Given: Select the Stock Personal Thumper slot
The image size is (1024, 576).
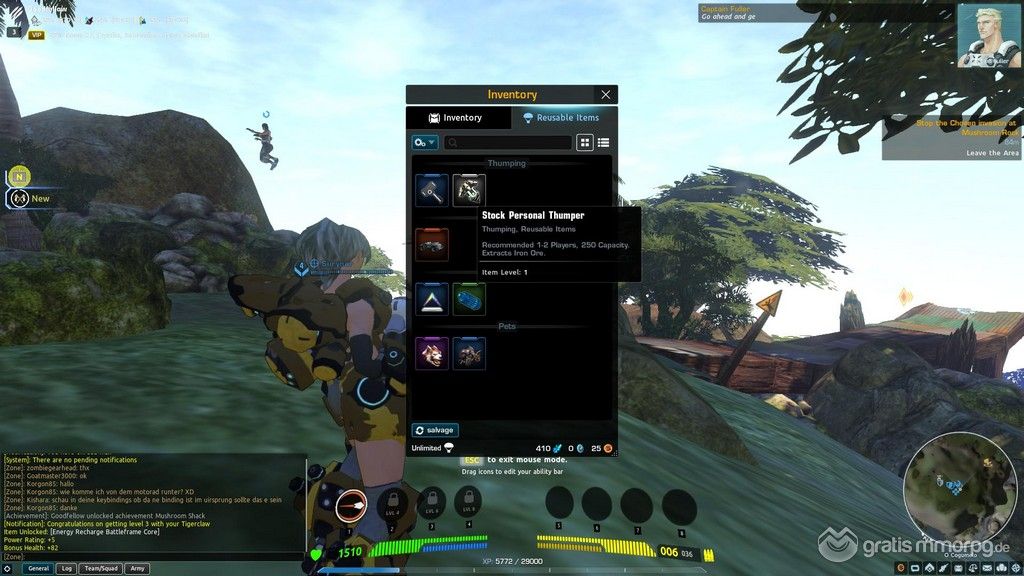Looking at the screenshot, I should click(x=469, y=190).
